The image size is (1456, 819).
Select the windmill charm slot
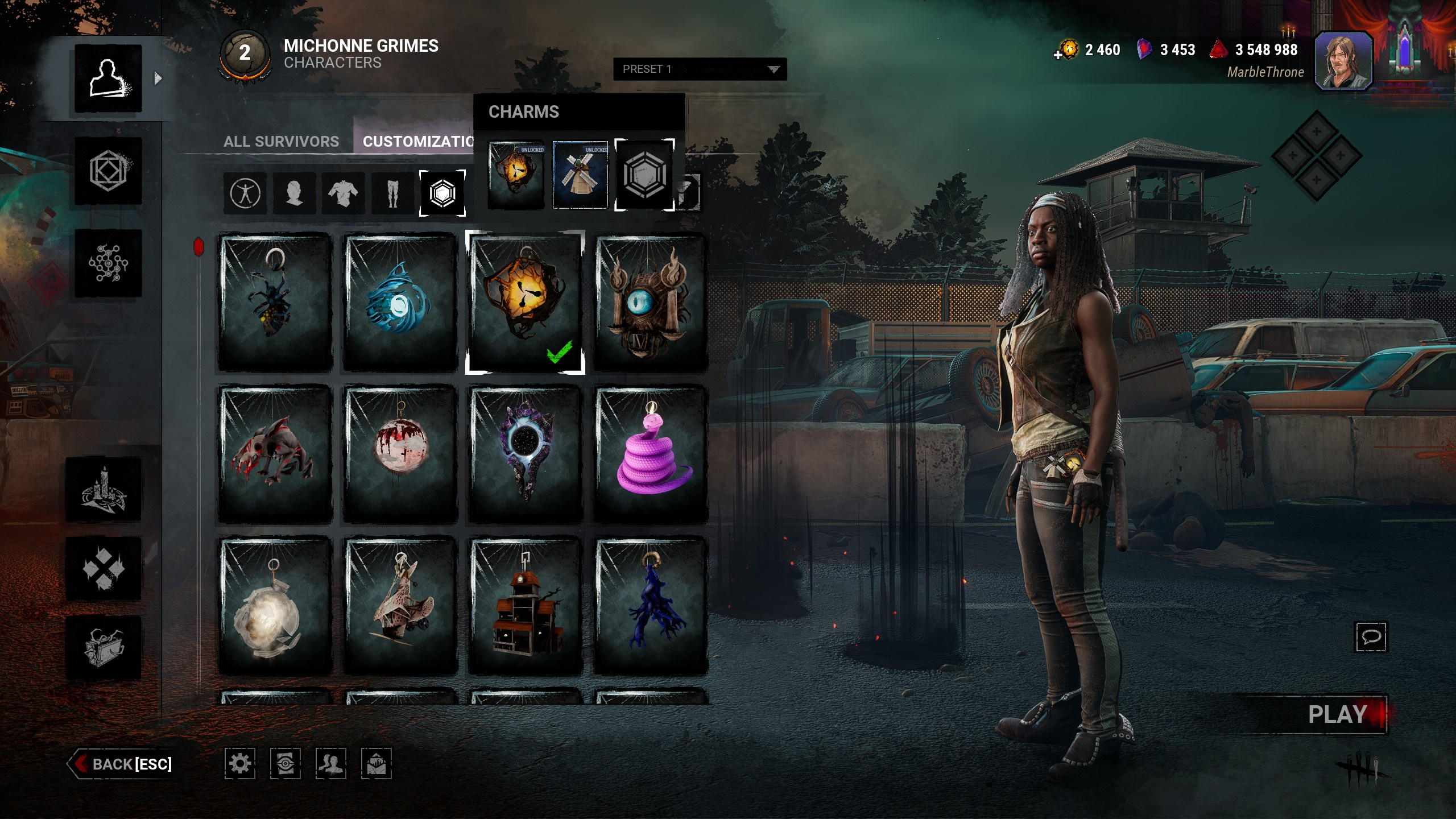pos(580,175)
